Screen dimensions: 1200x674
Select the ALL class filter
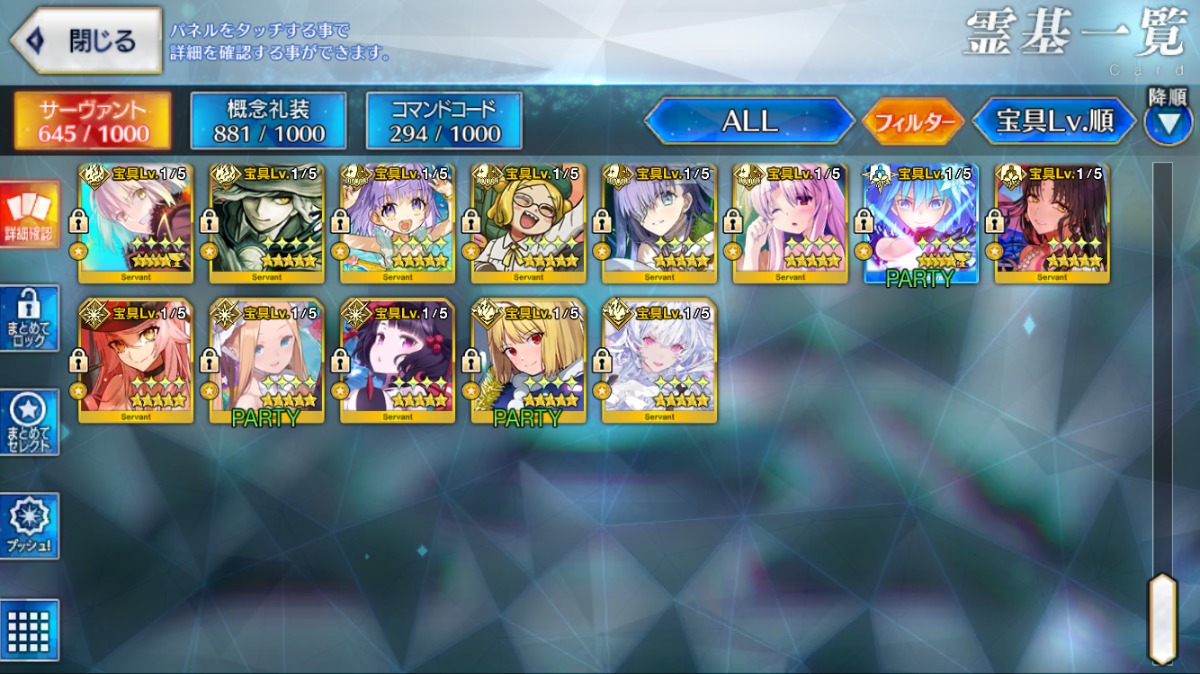[x=749, y=122]
